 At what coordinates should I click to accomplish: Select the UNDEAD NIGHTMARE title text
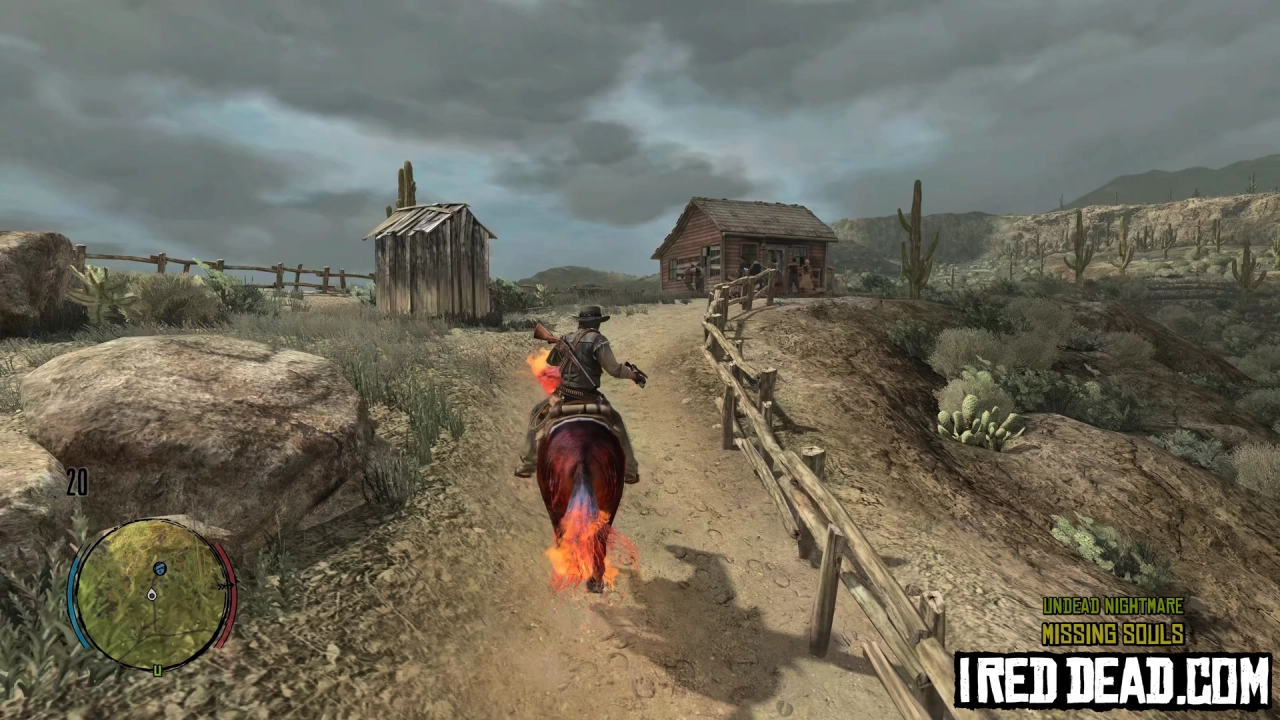pyautogui.click(x=1113, y=606)
